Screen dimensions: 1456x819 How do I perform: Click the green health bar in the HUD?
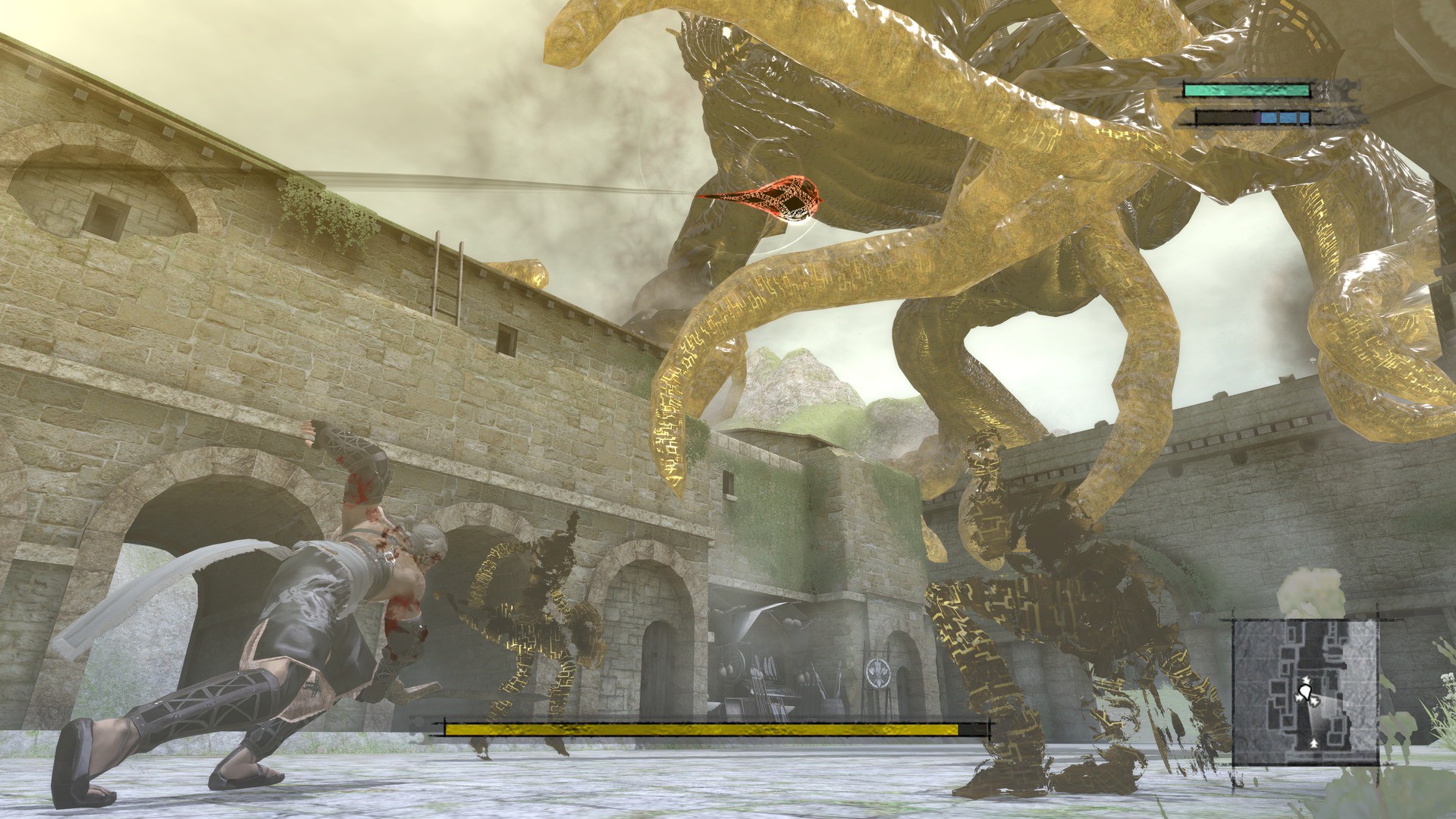1247,90
